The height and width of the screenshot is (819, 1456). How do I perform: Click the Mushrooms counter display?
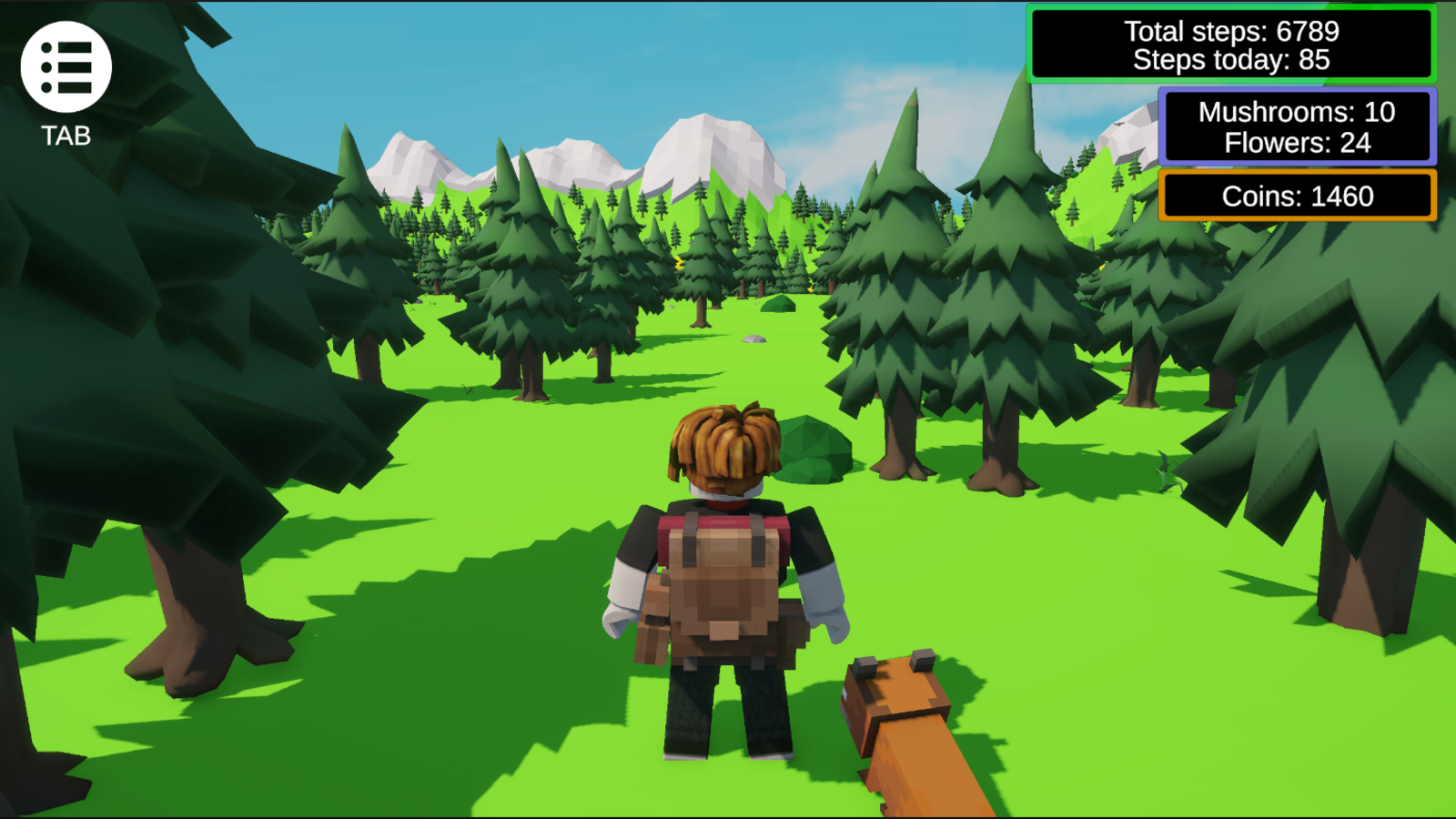(1296, 111)
